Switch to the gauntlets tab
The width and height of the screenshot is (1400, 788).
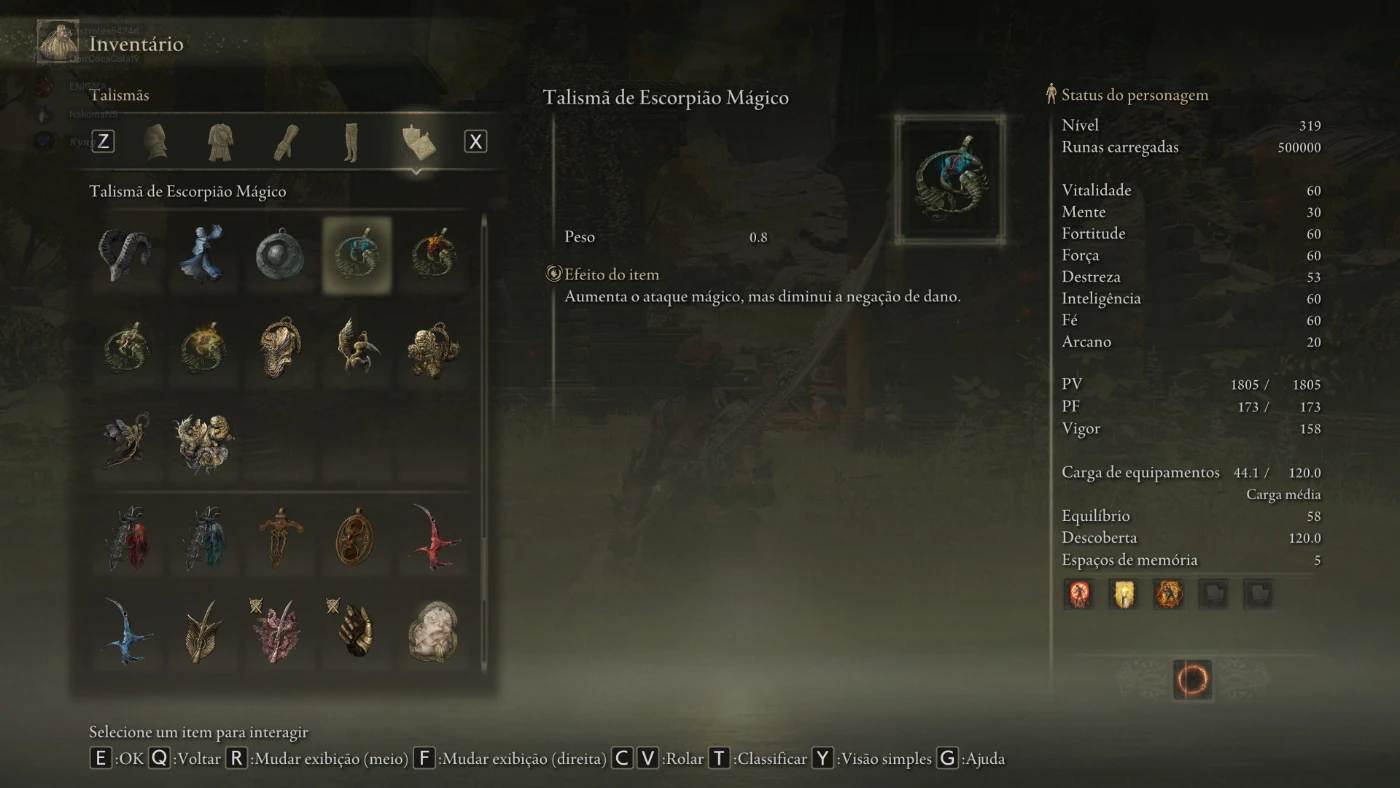pyautogui.click(x=286, y=142)
